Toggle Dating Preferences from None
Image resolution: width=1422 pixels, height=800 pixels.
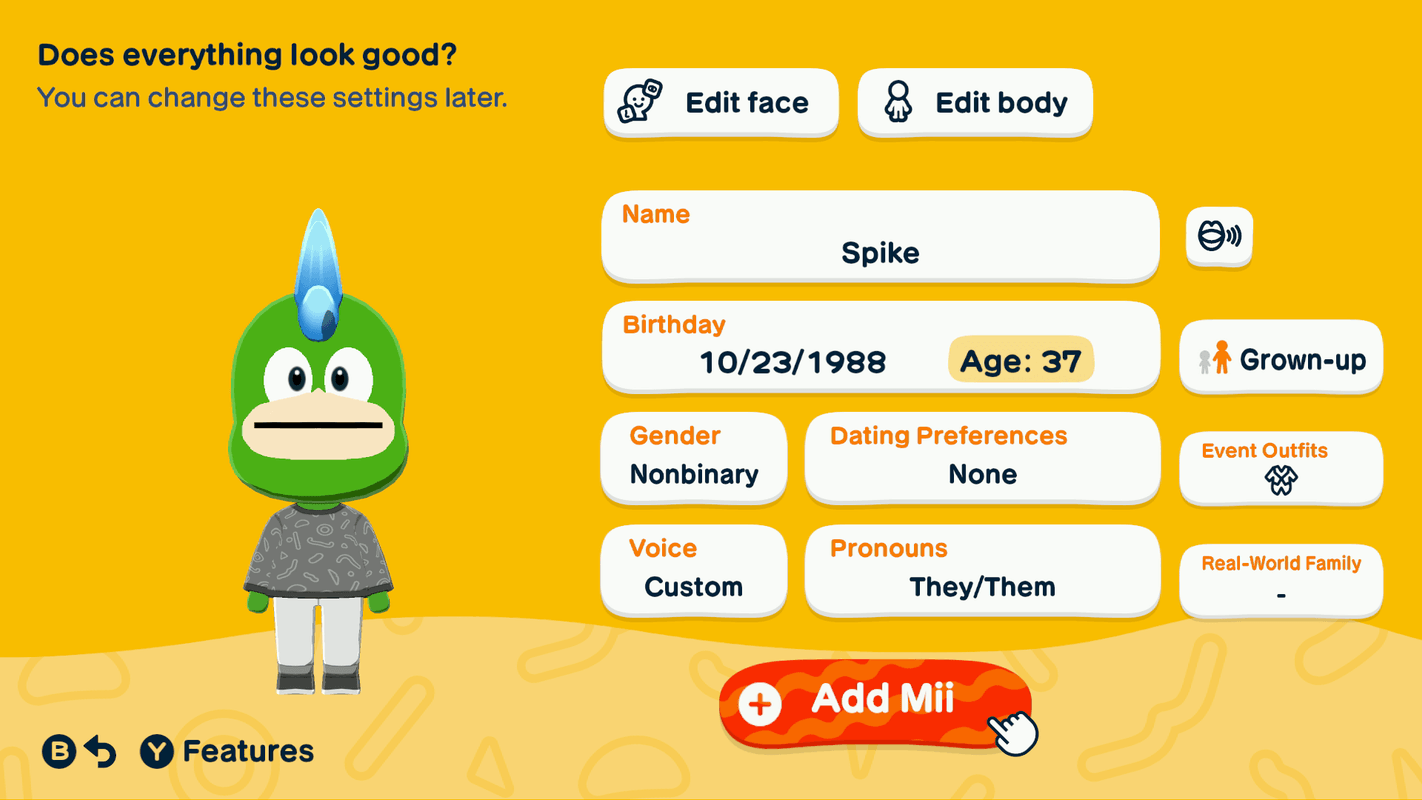pos(982,458)
